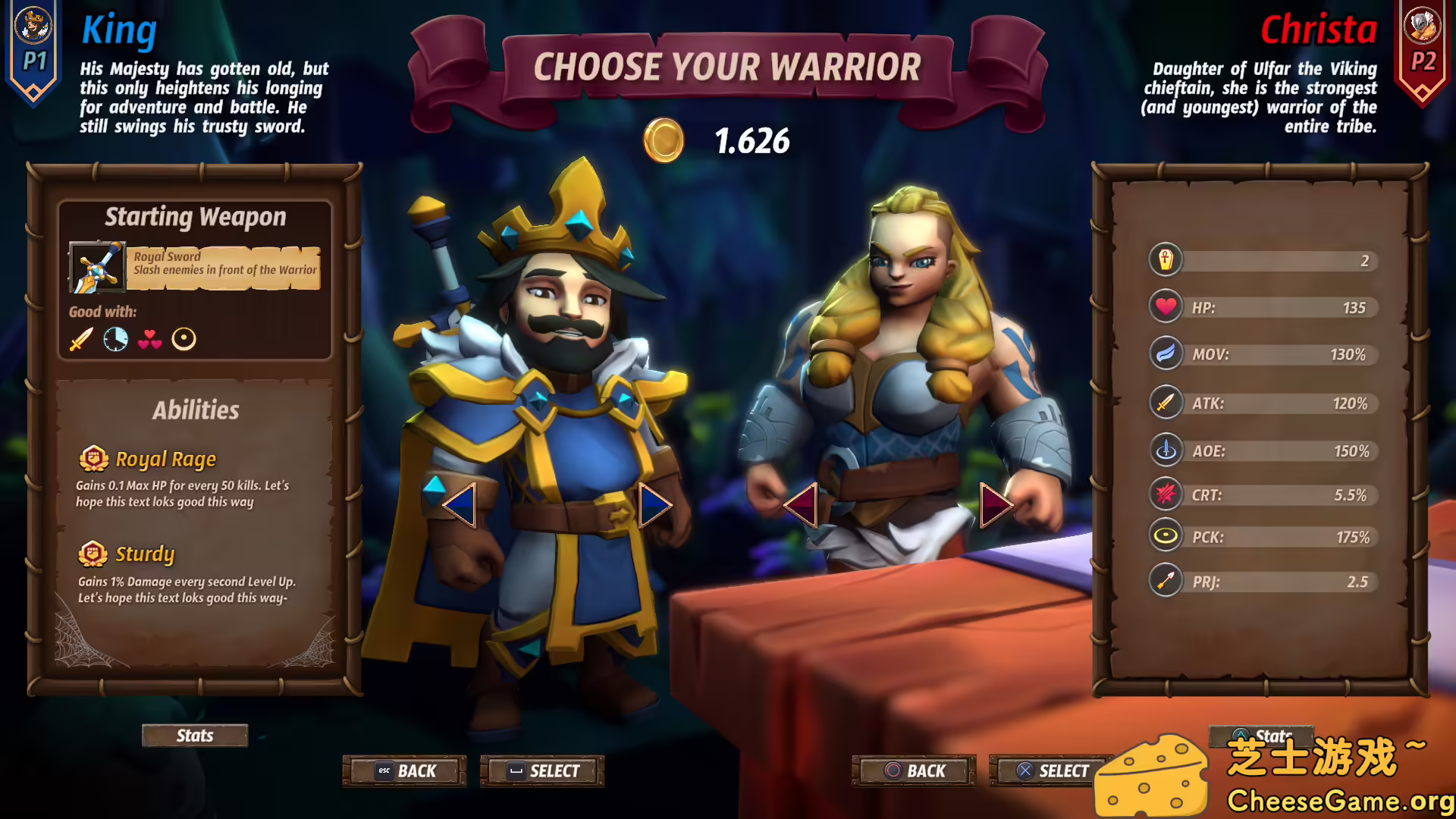The height and width of the screenshot is (819, 1456).
Task: Click the HP heart icon in Christa's stats
Action: 1166,306
